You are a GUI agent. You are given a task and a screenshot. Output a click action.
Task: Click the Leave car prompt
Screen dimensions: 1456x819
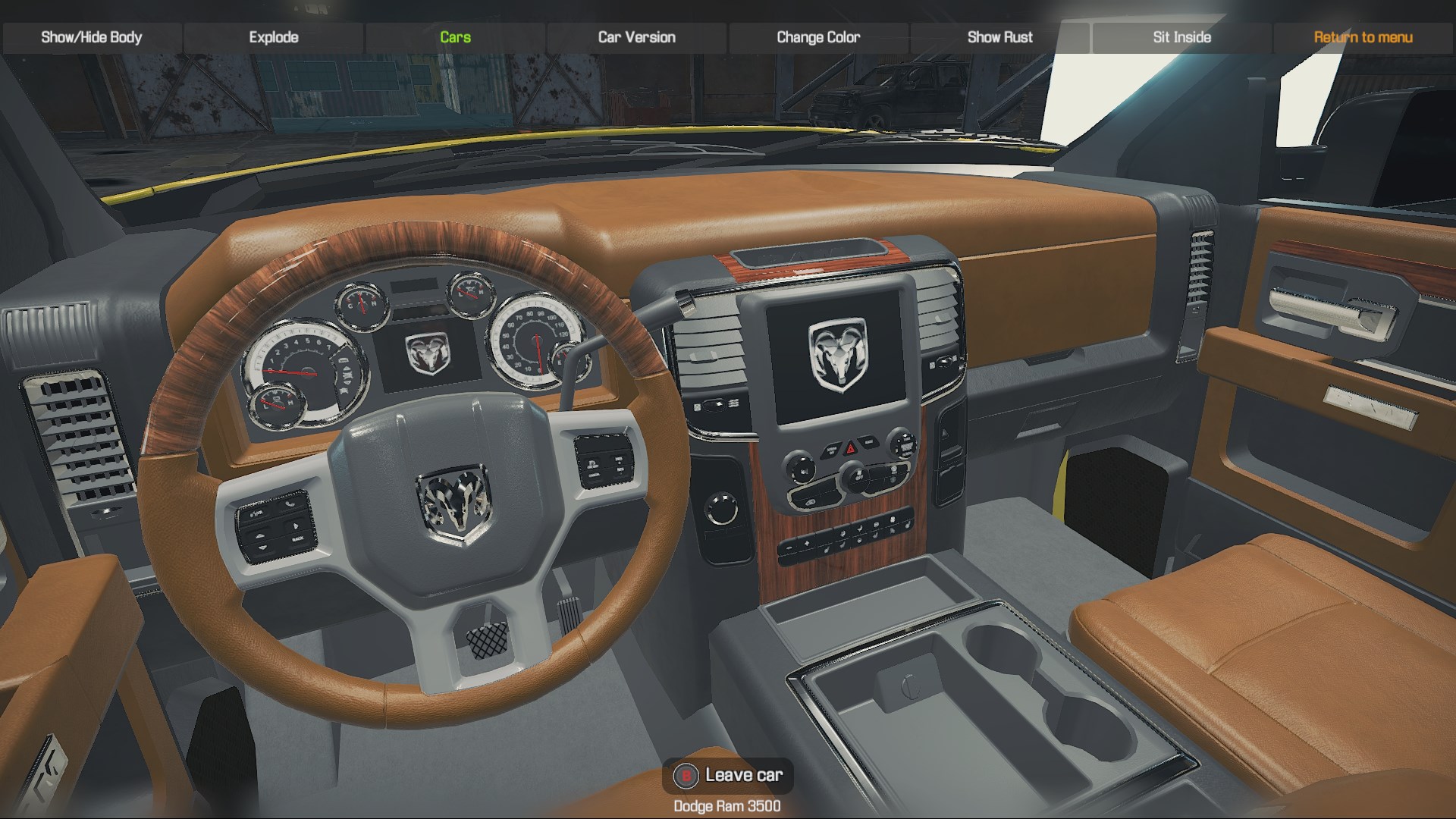point(728,775)
